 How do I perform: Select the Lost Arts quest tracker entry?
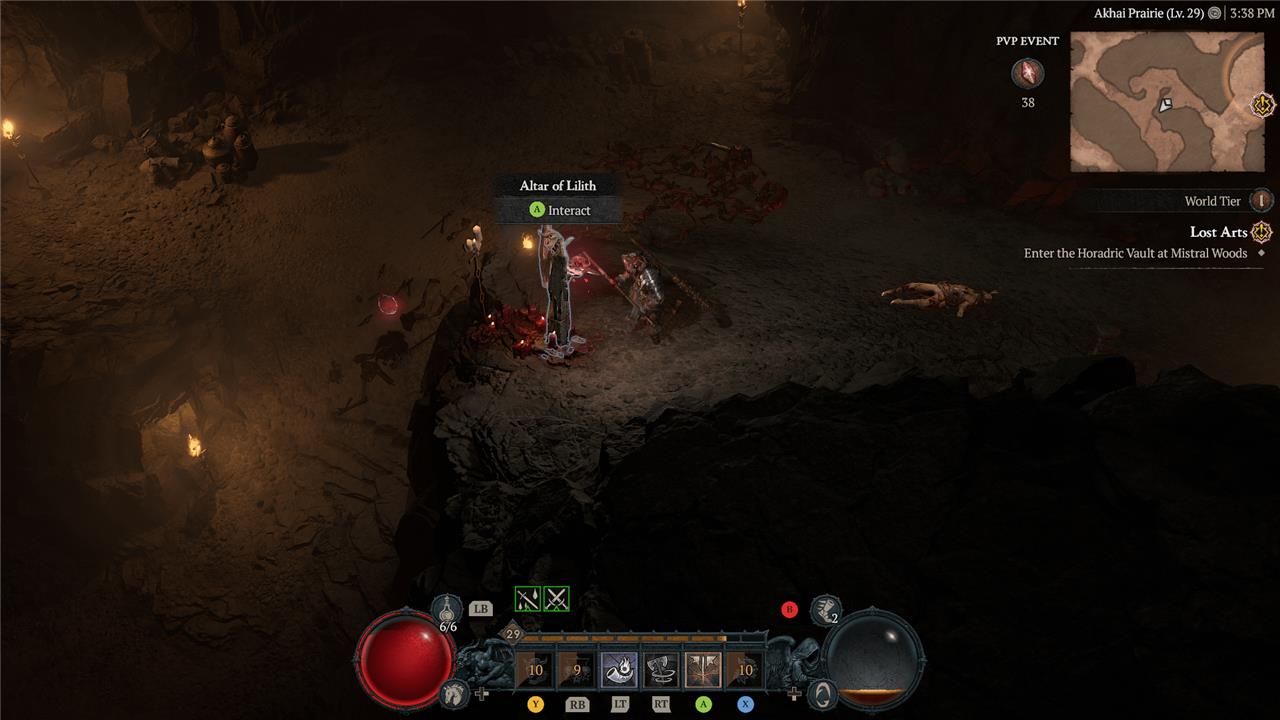(1216, 232)
